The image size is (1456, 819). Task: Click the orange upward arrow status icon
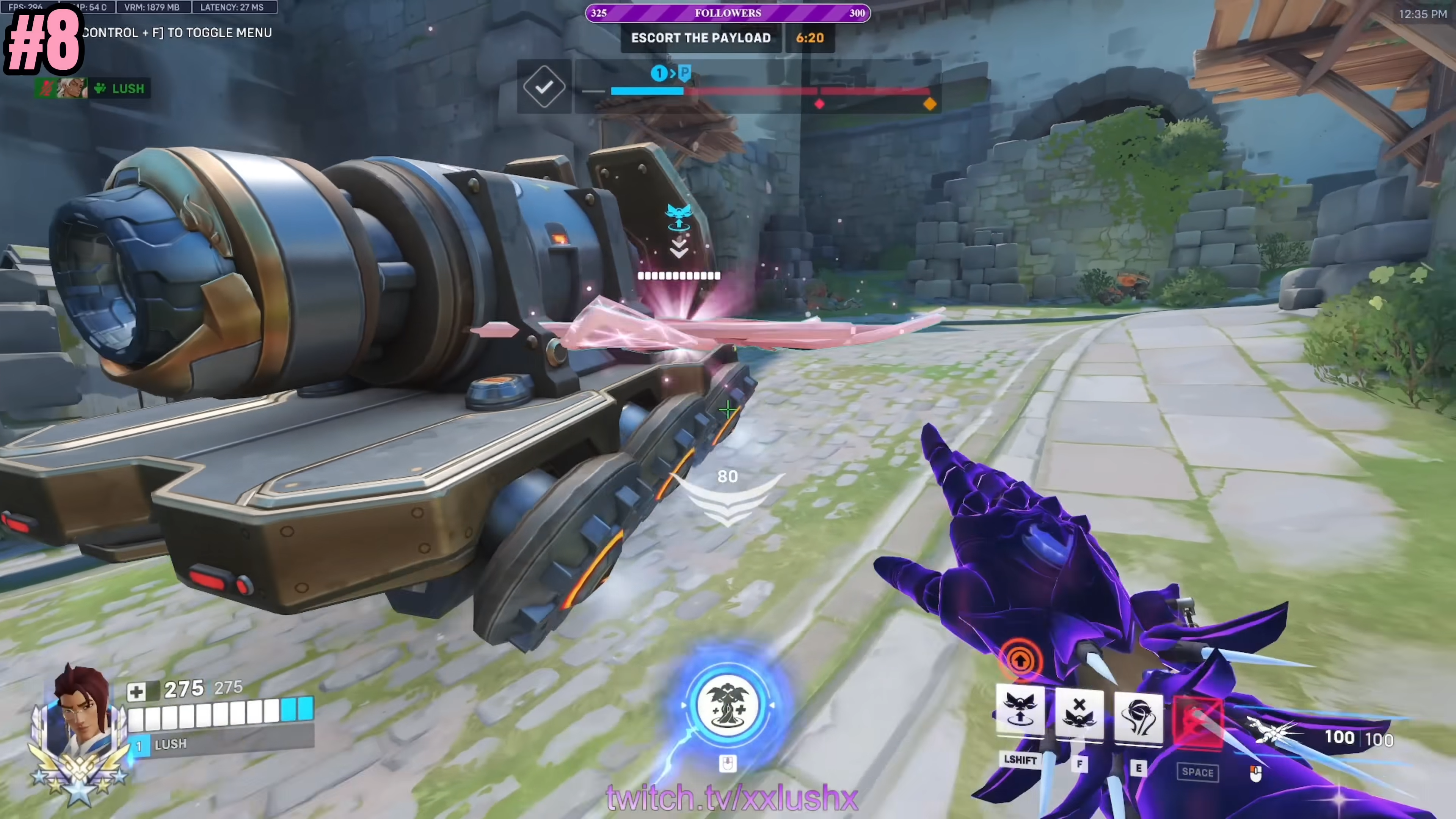tap(1020, 659)
